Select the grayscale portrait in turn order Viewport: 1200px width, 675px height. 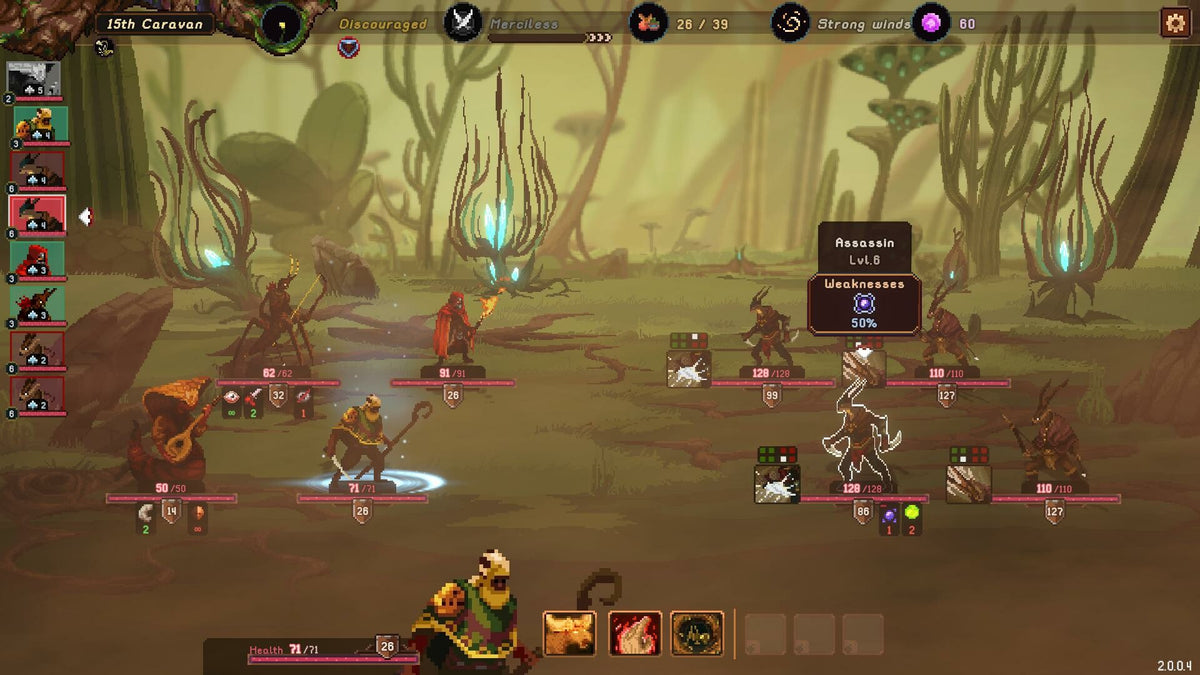coord(34,78)
